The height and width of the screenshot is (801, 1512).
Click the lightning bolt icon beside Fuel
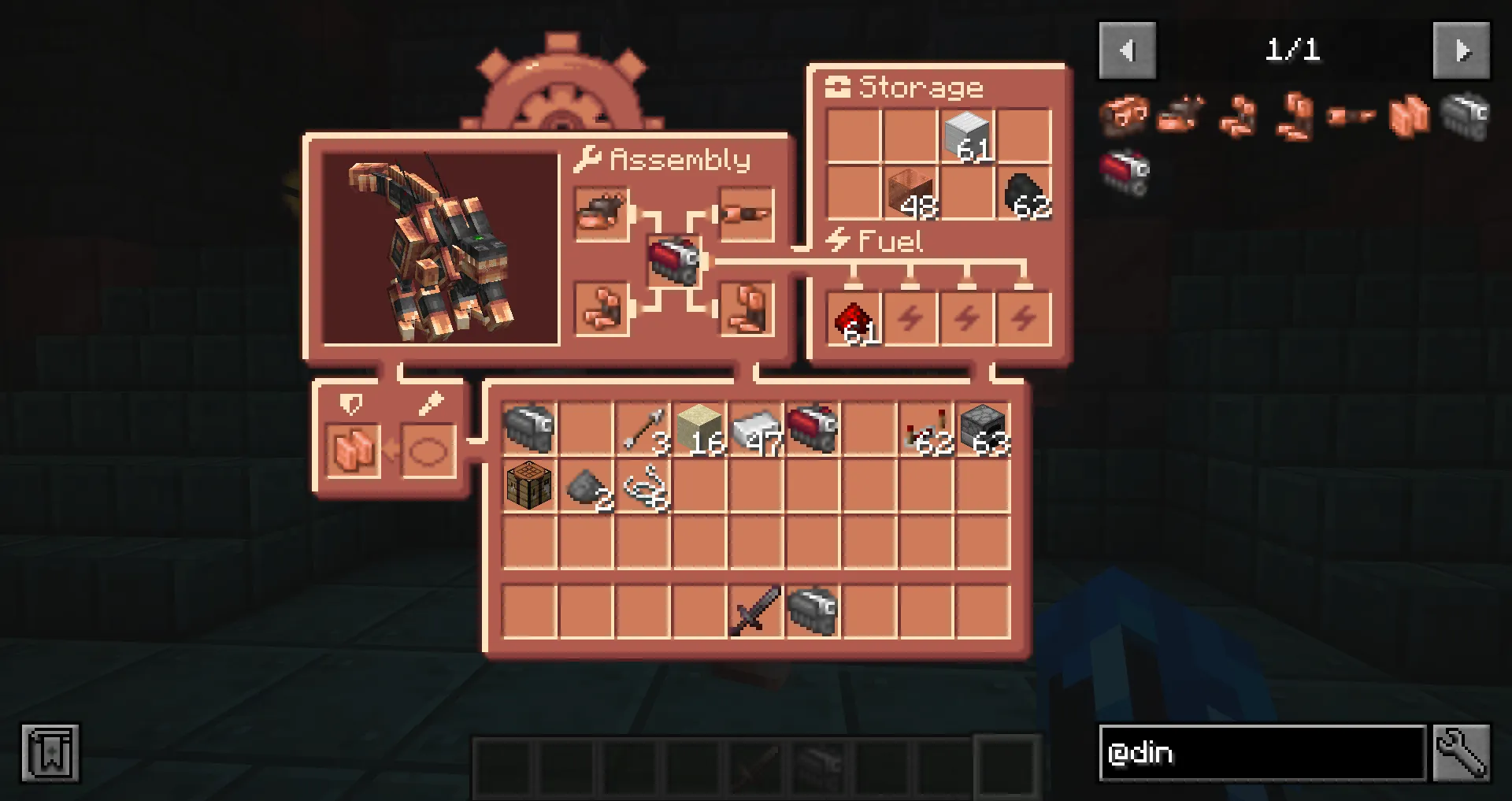(x=837, y=241)
